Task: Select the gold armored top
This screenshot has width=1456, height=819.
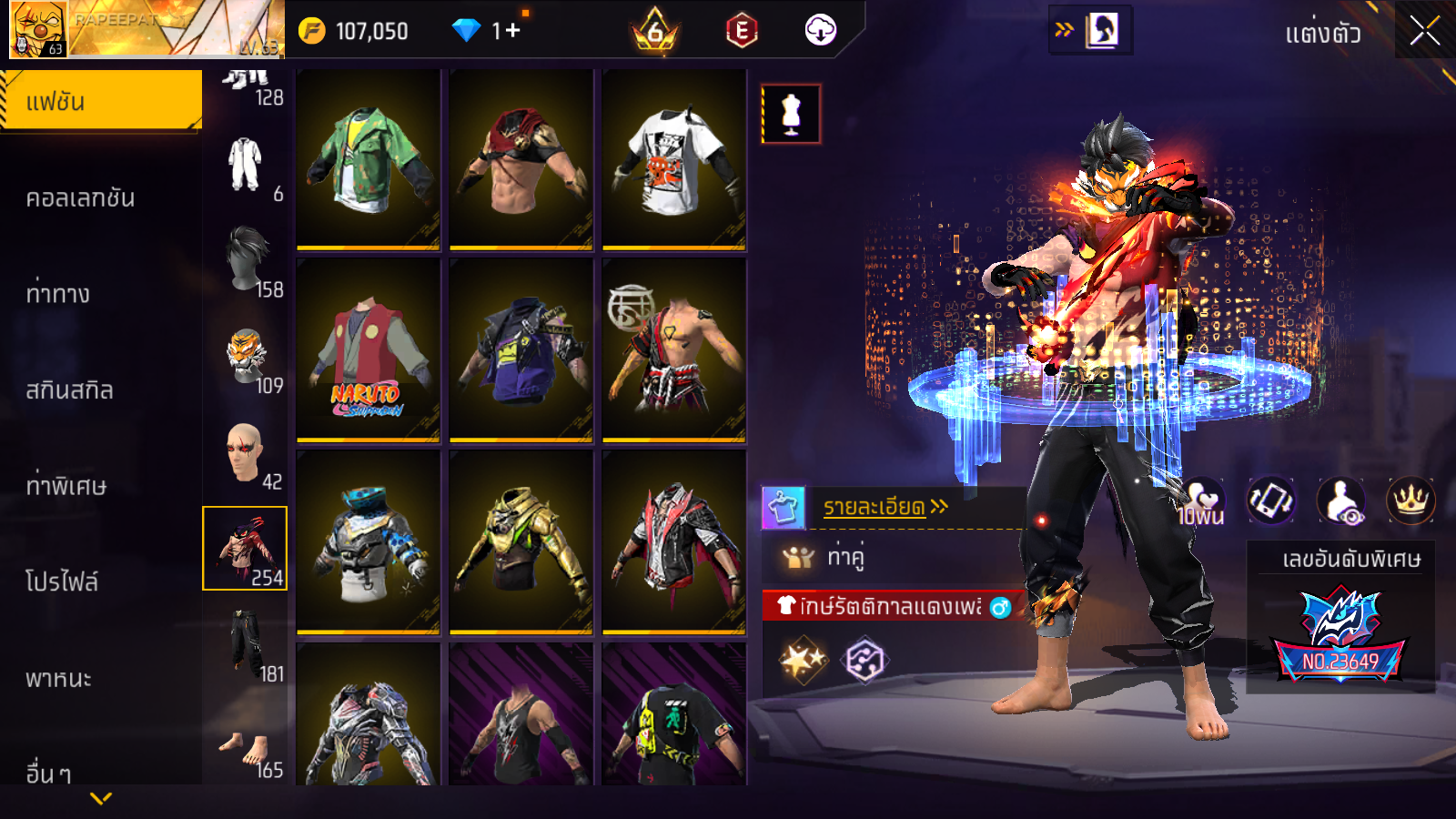Action: tap(521, 542)
